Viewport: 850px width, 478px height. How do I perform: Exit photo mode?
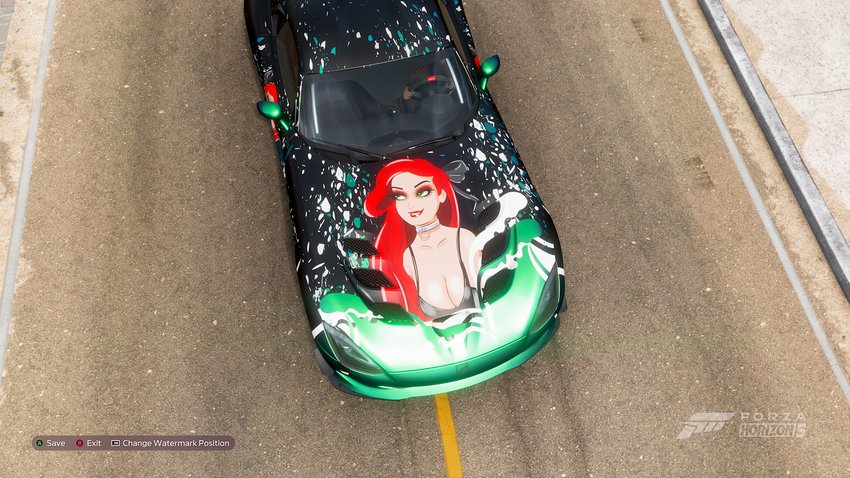coord(89,443)
